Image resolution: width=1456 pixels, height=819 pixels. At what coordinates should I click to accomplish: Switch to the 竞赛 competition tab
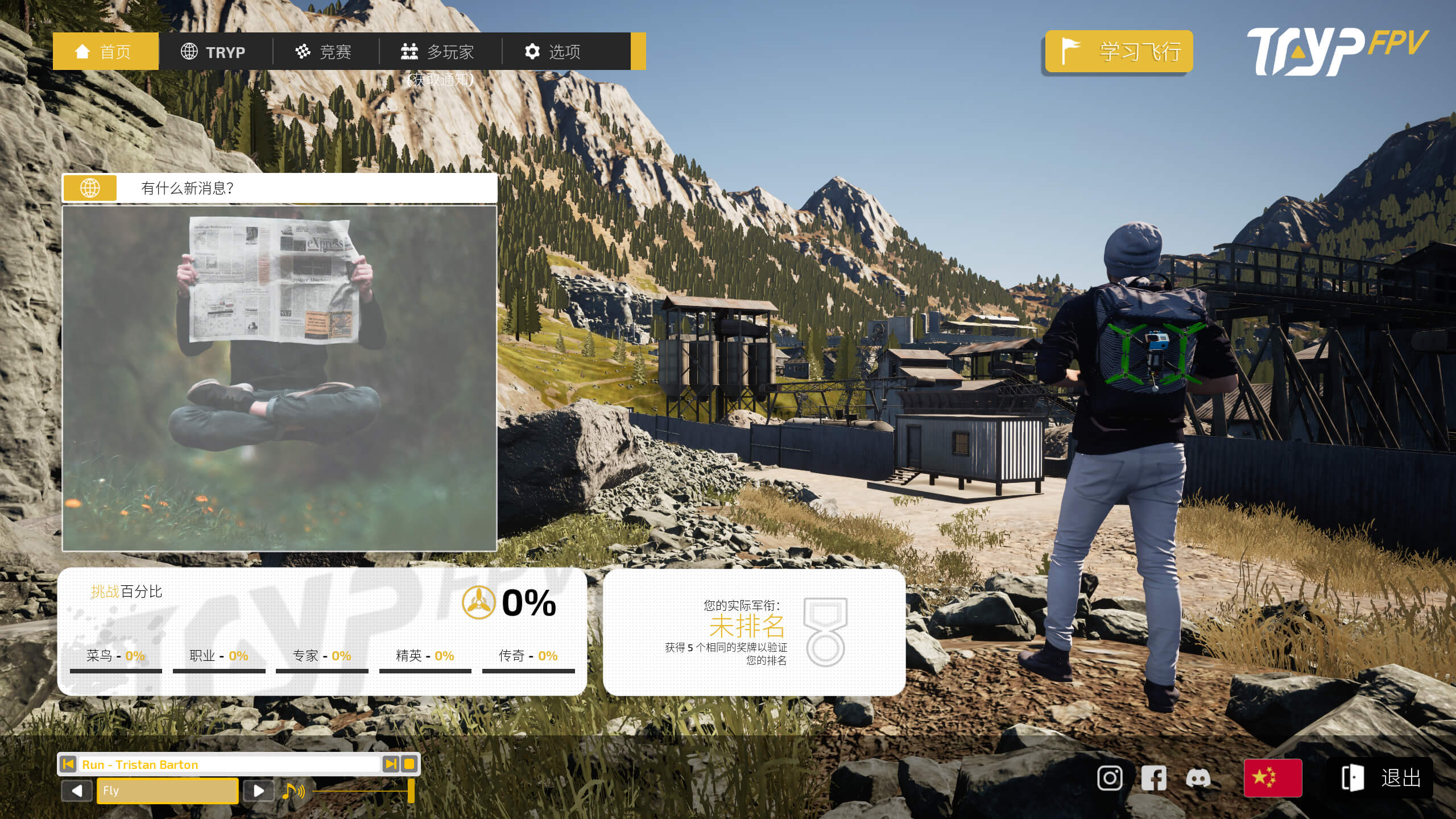324,52
